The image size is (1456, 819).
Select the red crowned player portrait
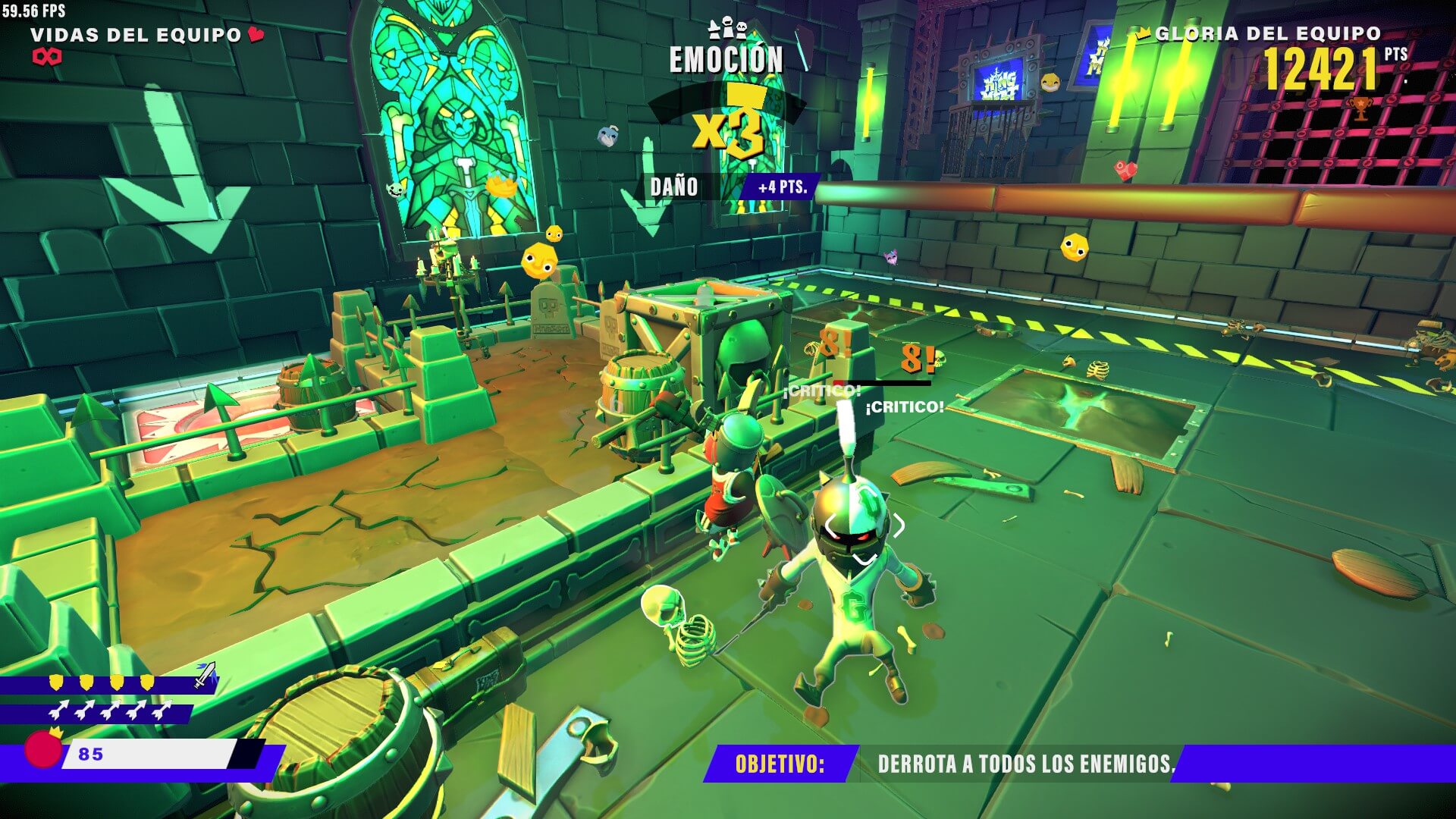[x=43, y=748]
